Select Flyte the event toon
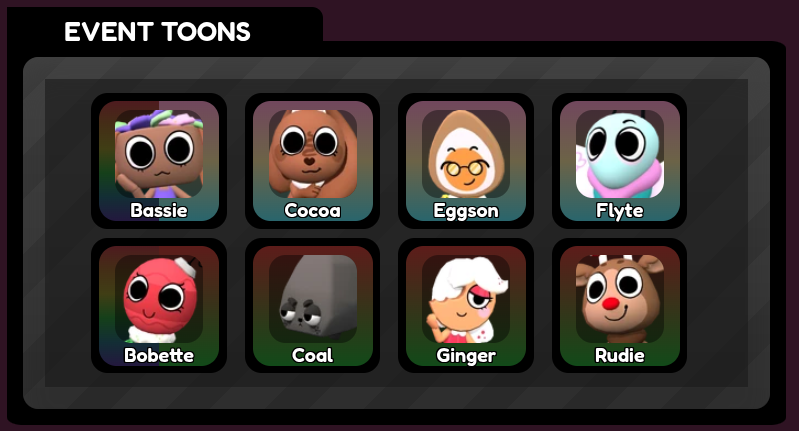 619,161
